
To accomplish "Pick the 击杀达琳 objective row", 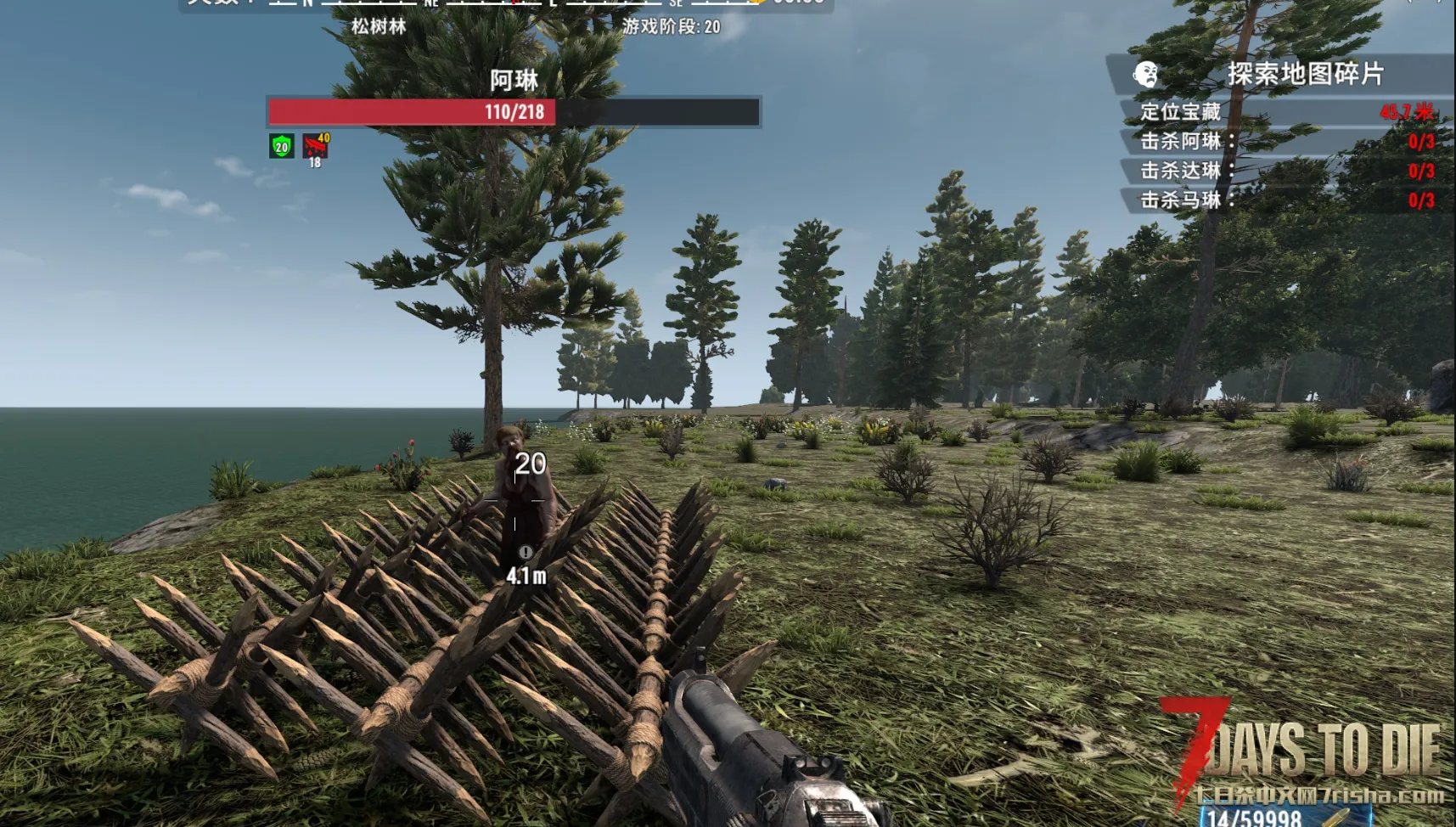I will 1285,171.
